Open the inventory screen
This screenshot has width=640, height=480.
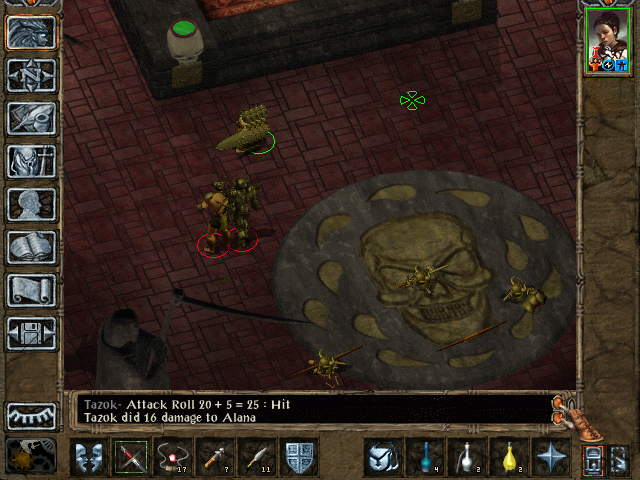[x=31, y=161]
